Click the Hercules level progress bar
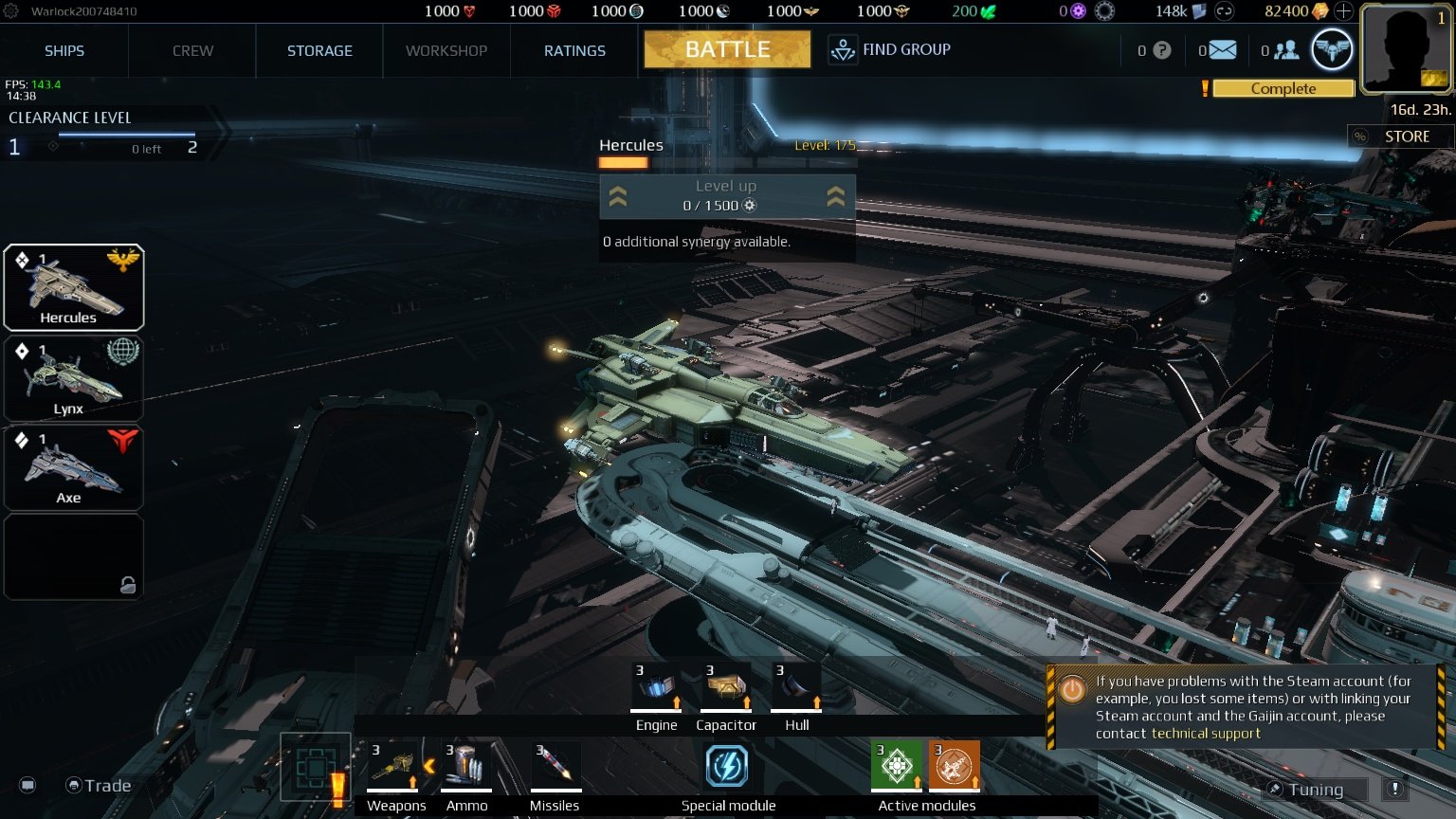1456x819 pixels. coord(623,161)
